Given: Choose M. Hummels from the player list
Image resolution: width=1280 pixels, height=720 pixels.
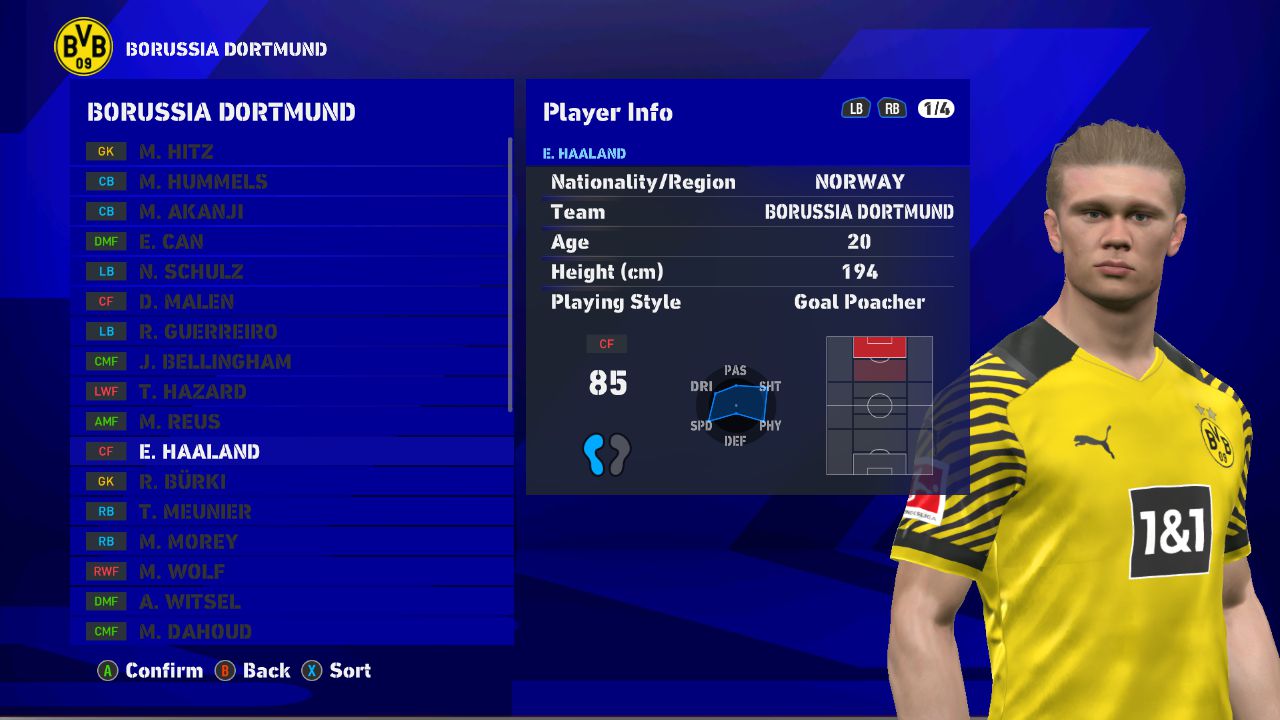Looking at the screenshot, I should [x=290, y=182].
